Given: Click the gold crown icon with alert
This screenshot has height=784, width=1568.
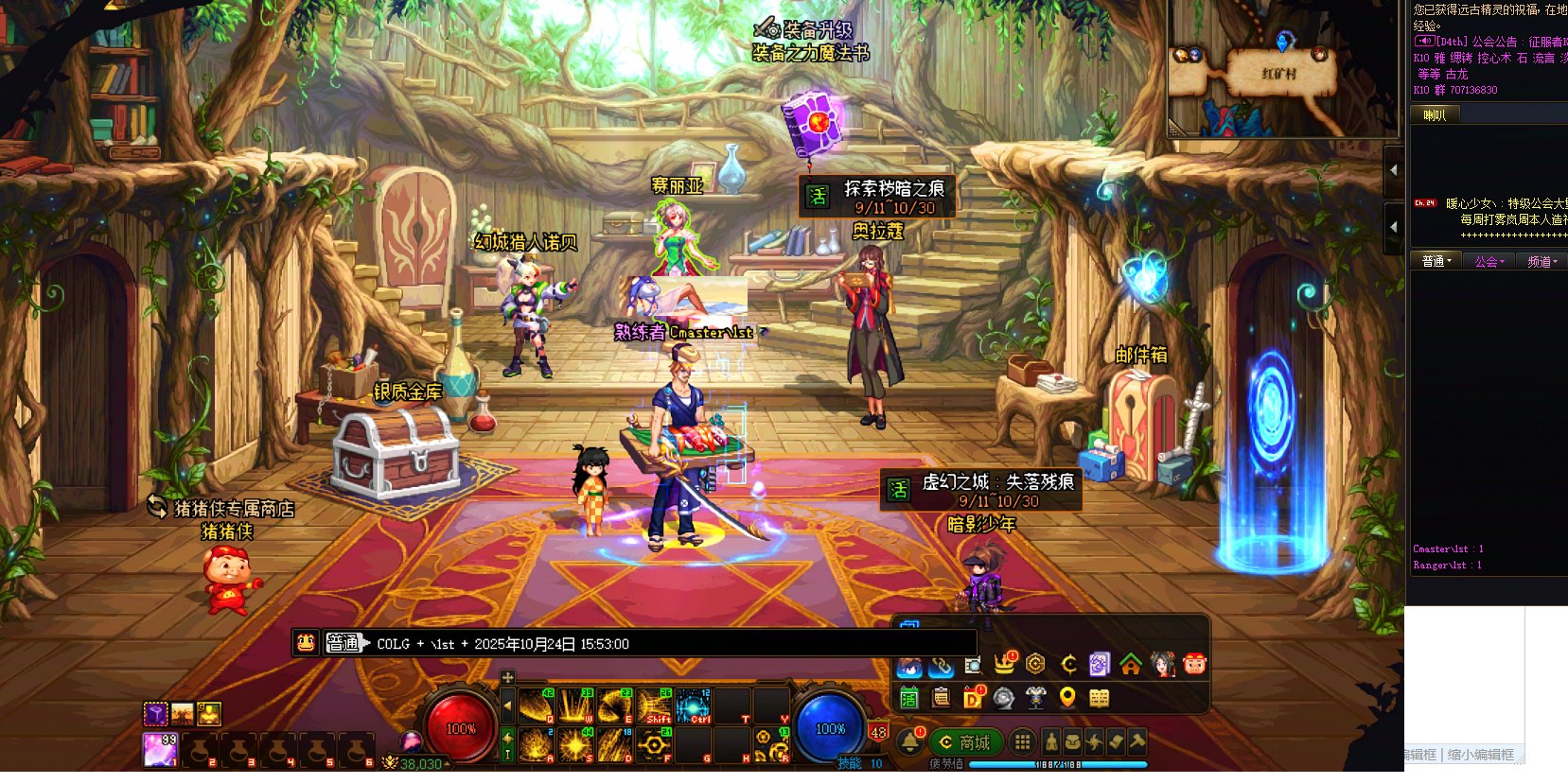Looking at the screenshot, I should point(1004,664).
